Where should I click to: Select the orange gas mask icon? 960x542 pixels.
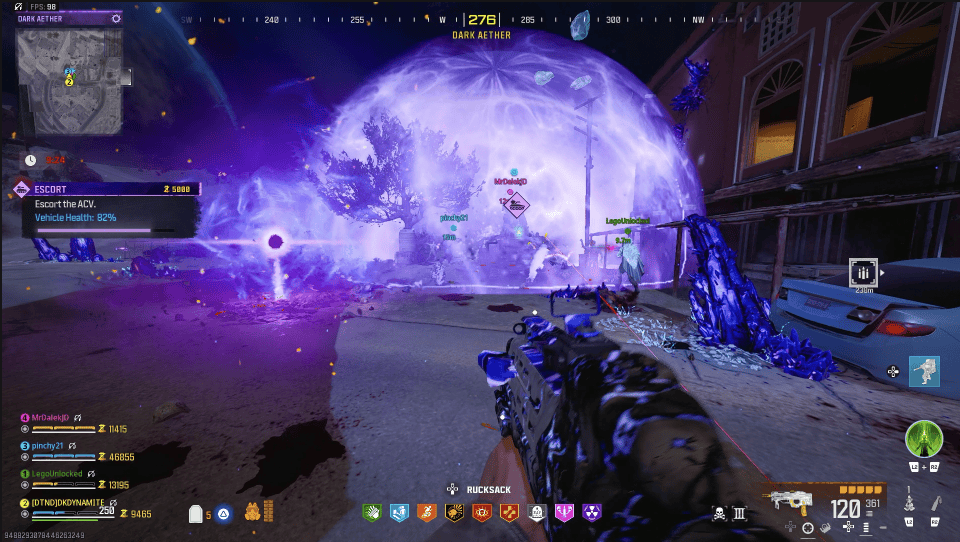pyautogui.click(x=252, y=512)
